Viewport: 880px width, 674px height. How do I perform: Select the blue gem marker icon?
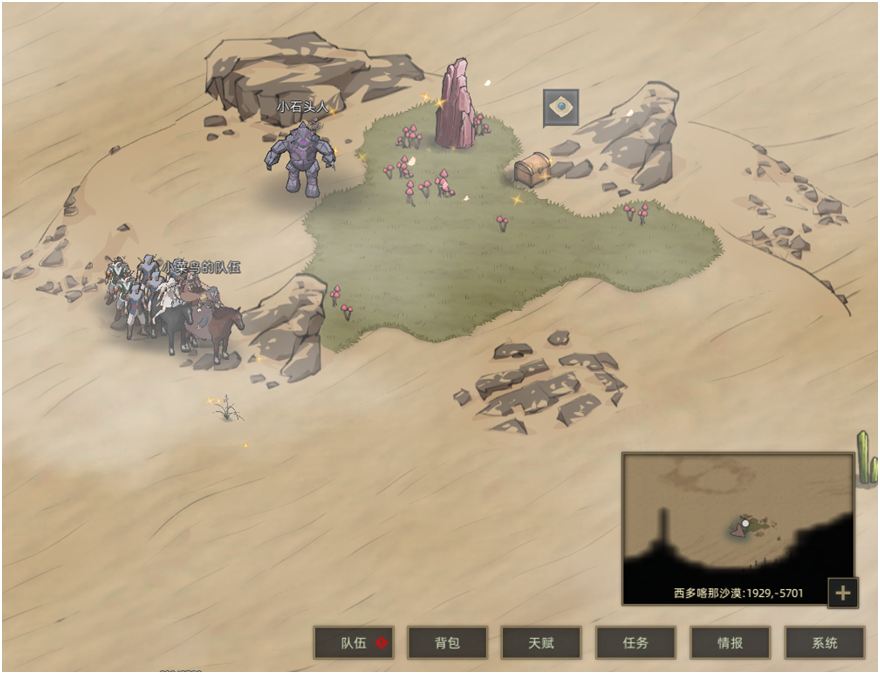pyautogui.click(x=561, y=108)
